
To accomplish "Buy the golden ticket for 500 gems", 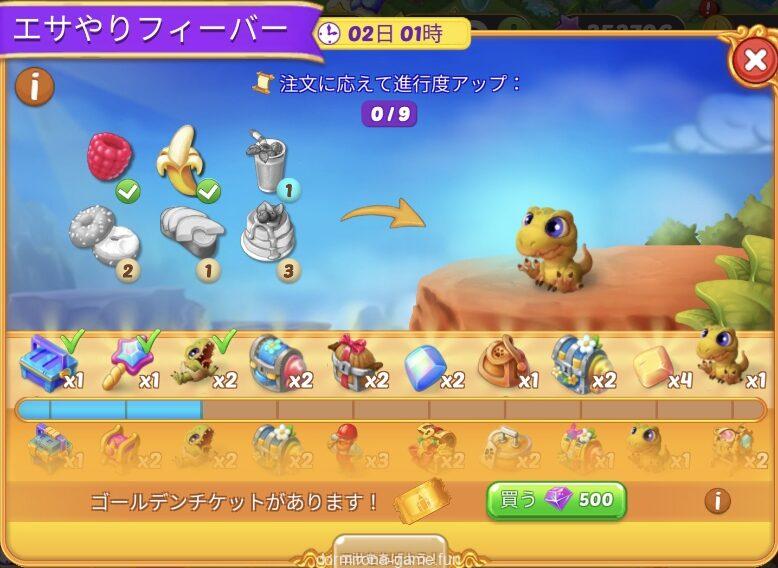I will click(x=556, y=500).
